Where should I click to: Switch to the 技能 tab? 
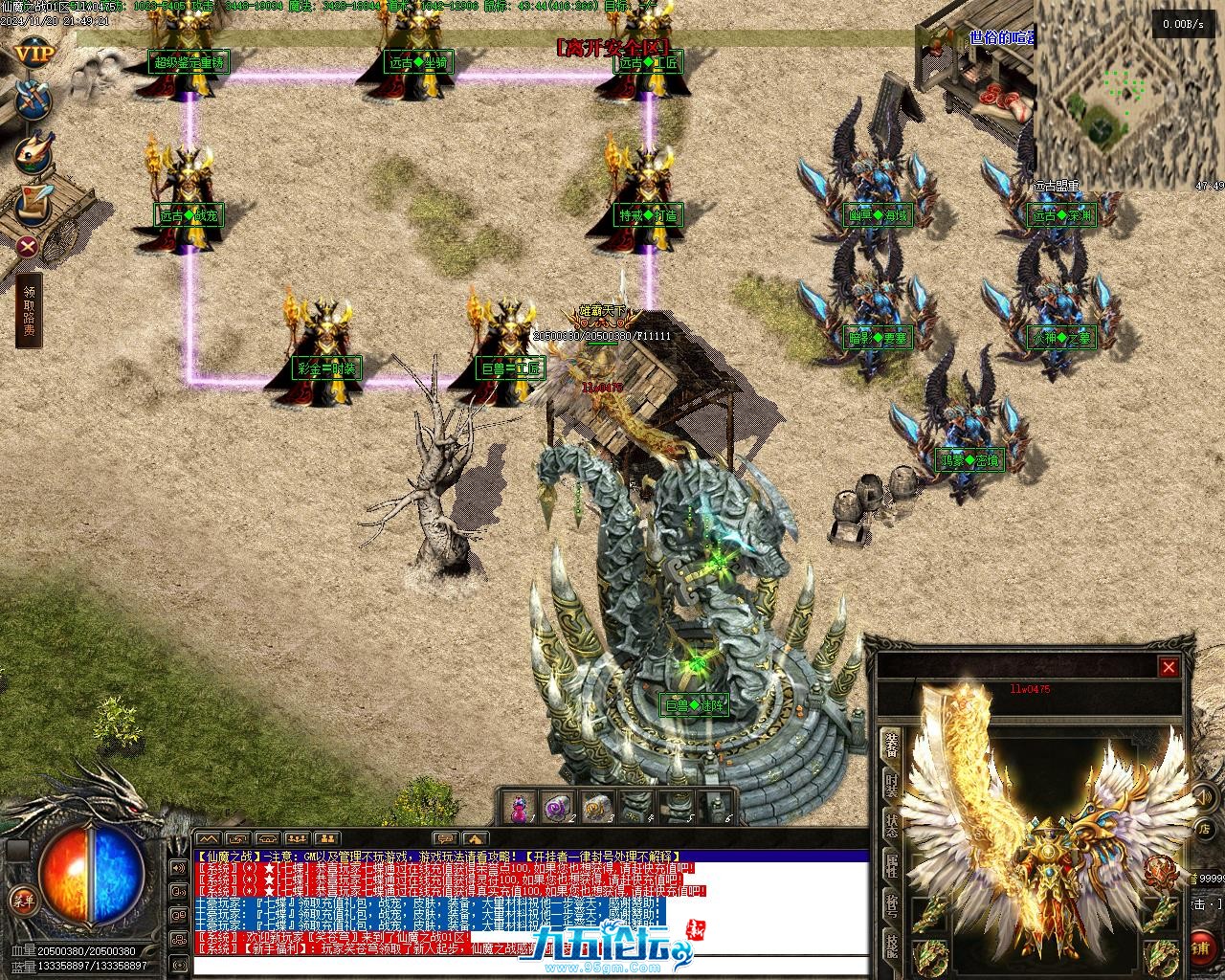(891, 947)
